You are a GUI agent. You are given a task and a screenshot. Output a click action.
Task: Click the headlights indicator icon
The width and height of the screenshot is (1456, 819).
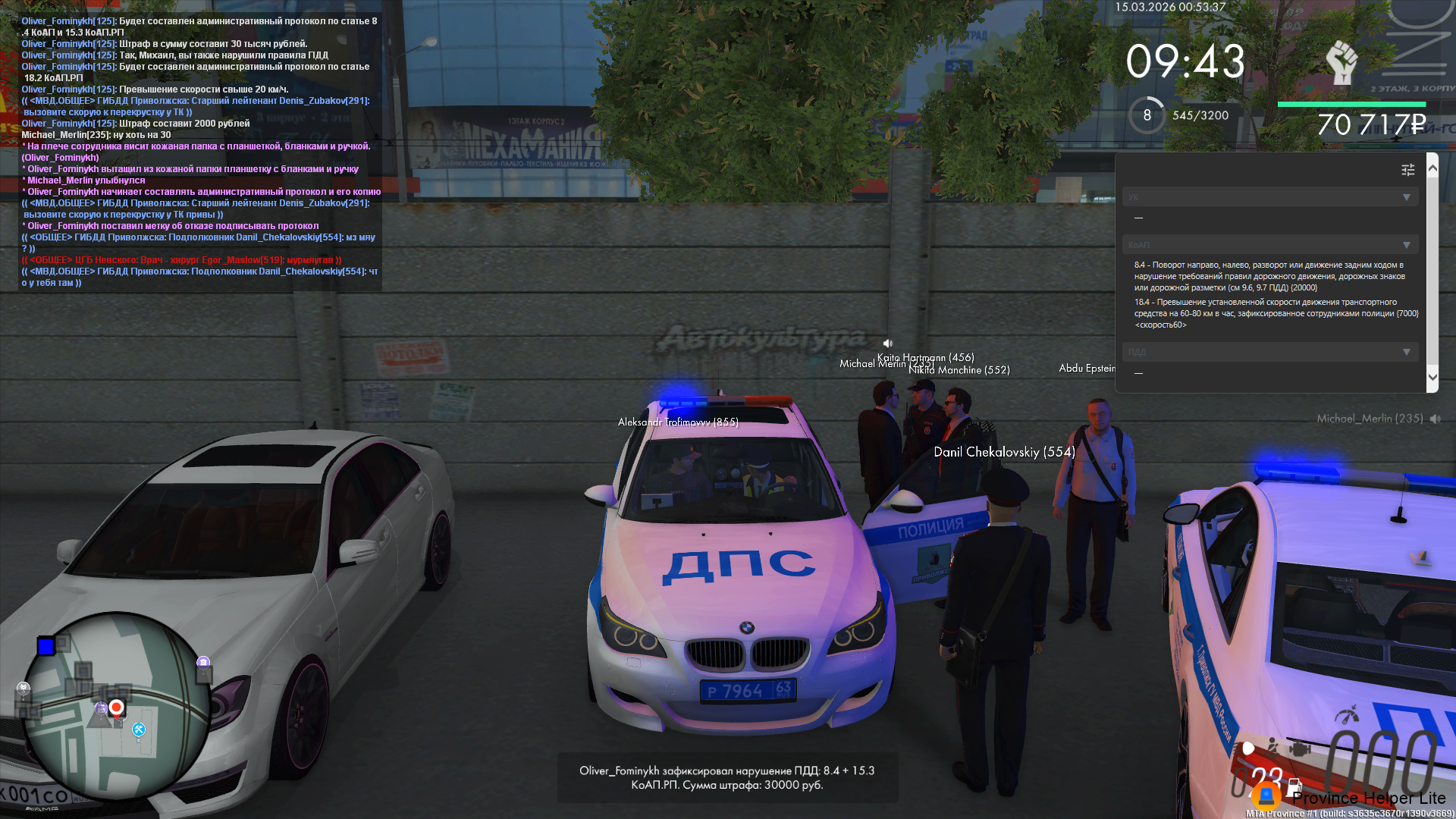tap(1247, 748)
